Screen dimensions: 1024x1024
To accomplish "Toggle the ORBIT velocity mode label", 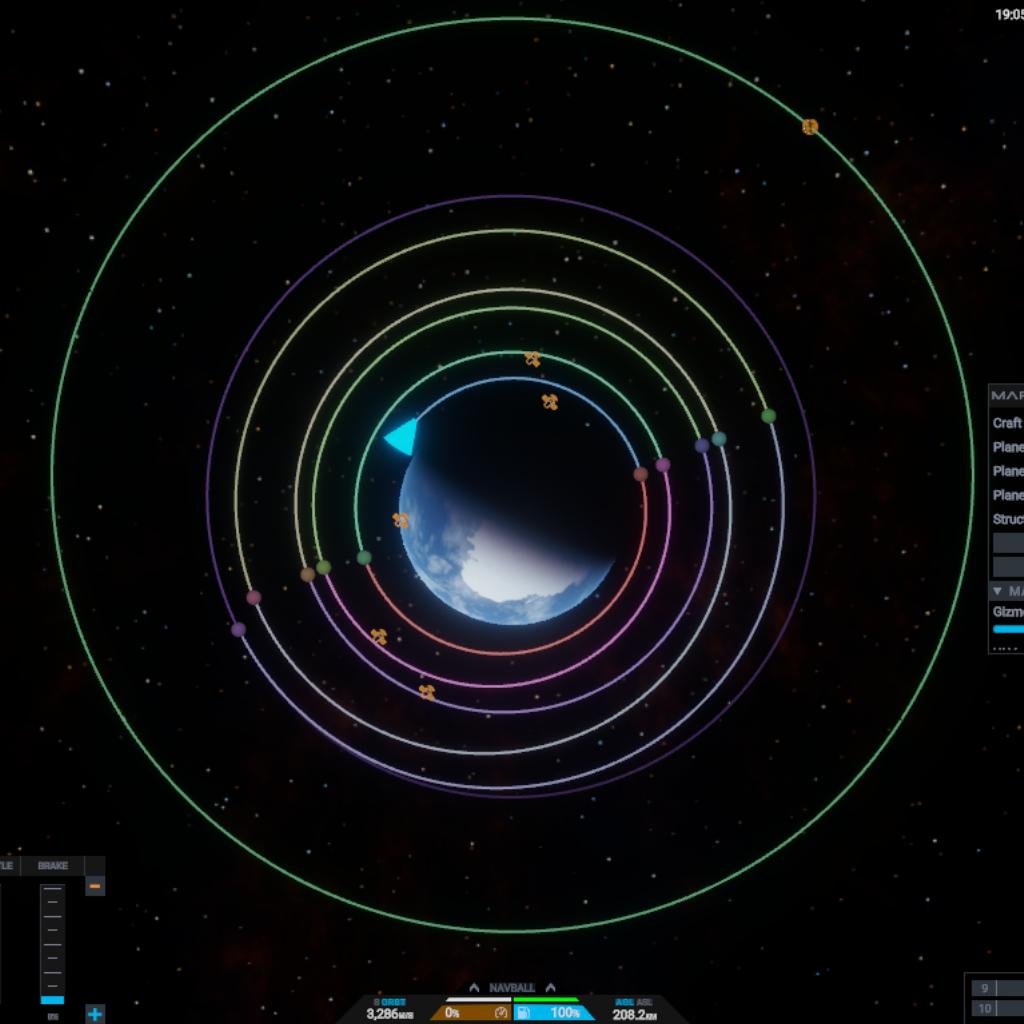I will click(x=390, y=1002).
